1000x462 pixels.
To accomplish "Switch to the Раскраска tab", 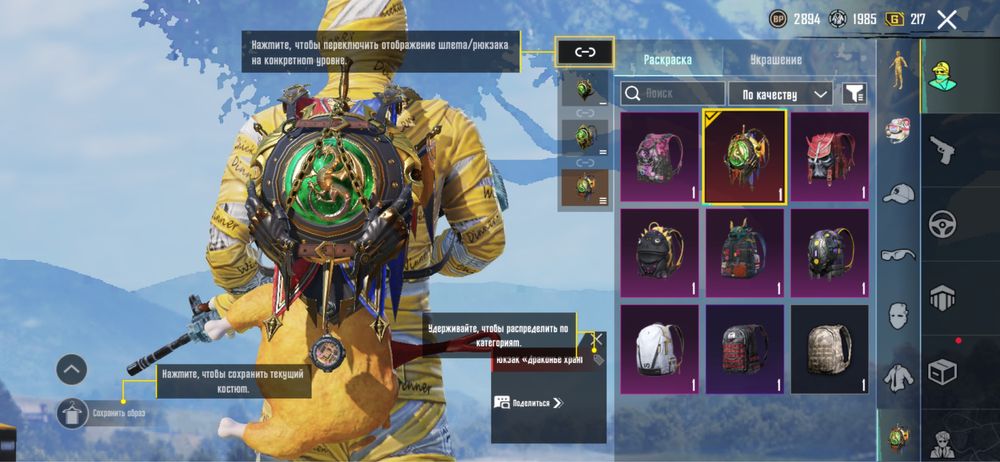I will (x=668, y=59).
